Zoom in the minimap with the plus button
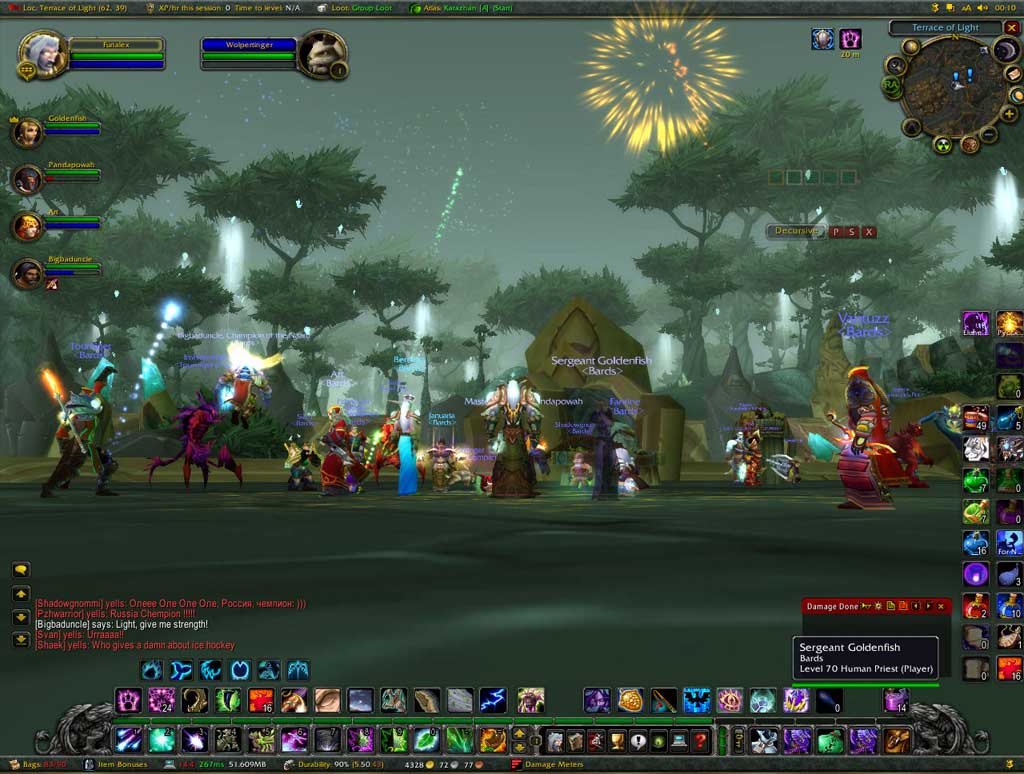 coord(1009,114)
